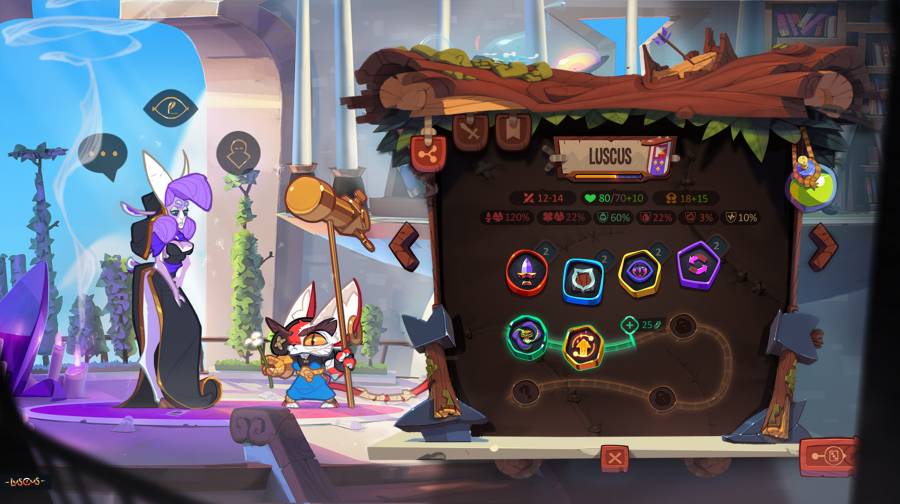Viewport: 900px width, 504px height.
Task: Go to the next character with right arrow
Action: [822, 246]
